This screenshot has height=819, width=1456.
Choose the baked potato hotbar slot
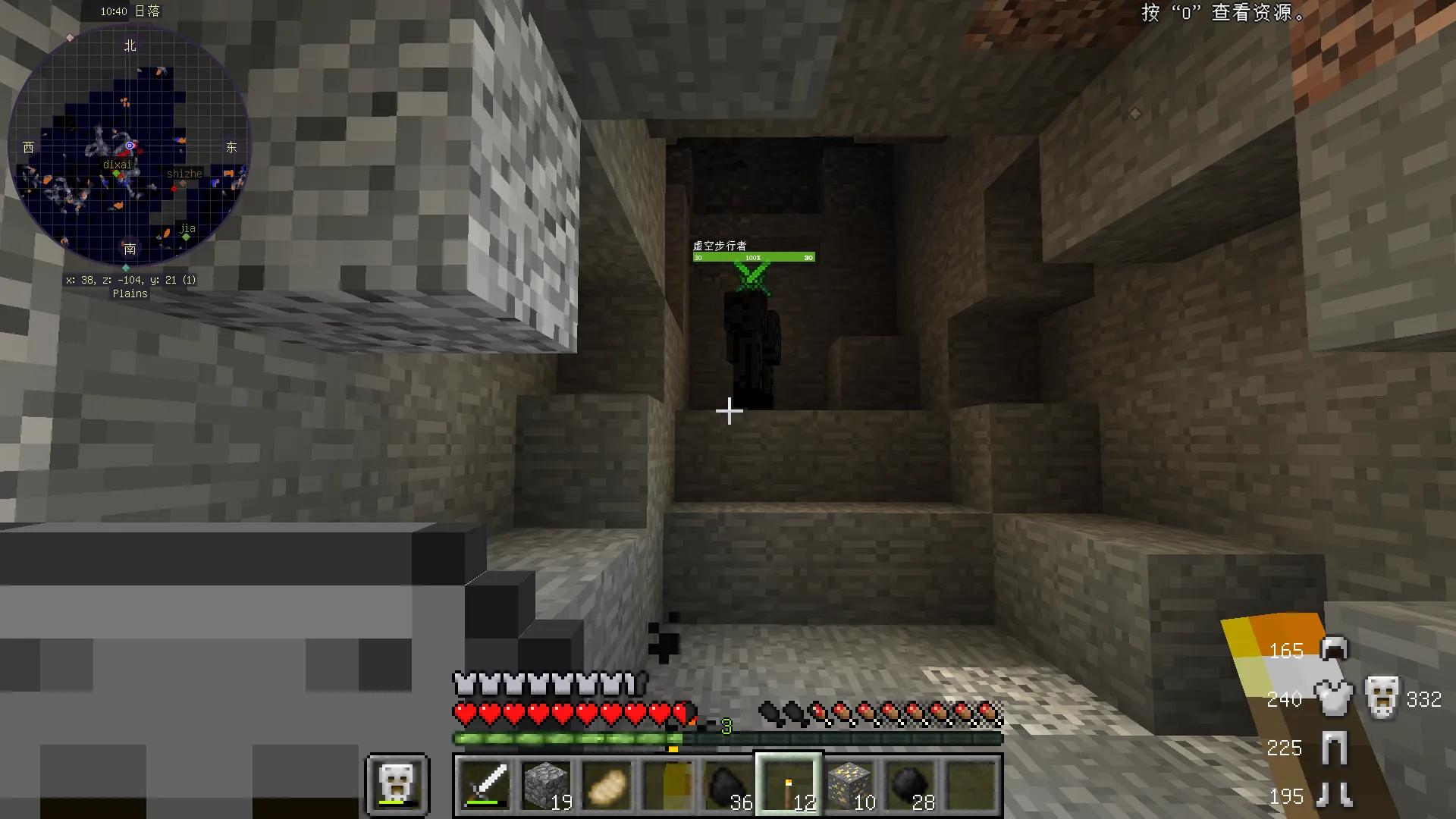tap(607, 785)
